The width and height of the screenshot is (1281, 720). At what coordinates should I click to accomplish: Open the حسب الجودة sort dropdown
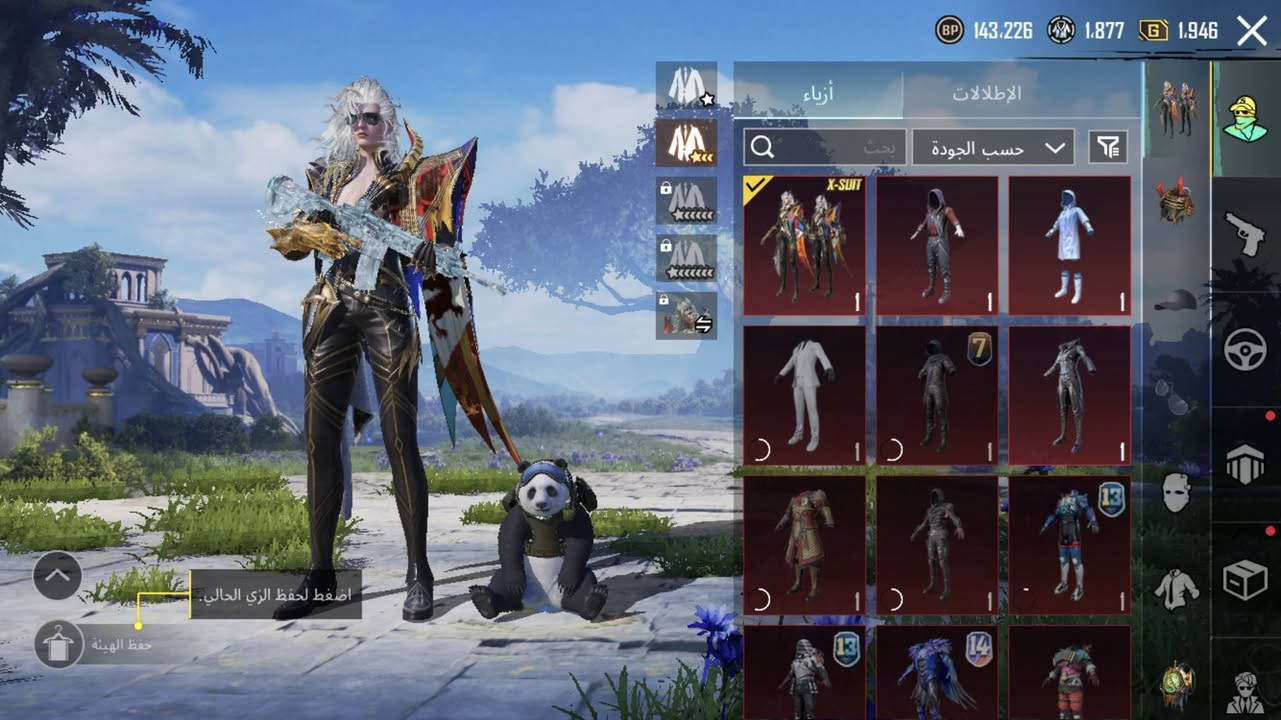992,148
